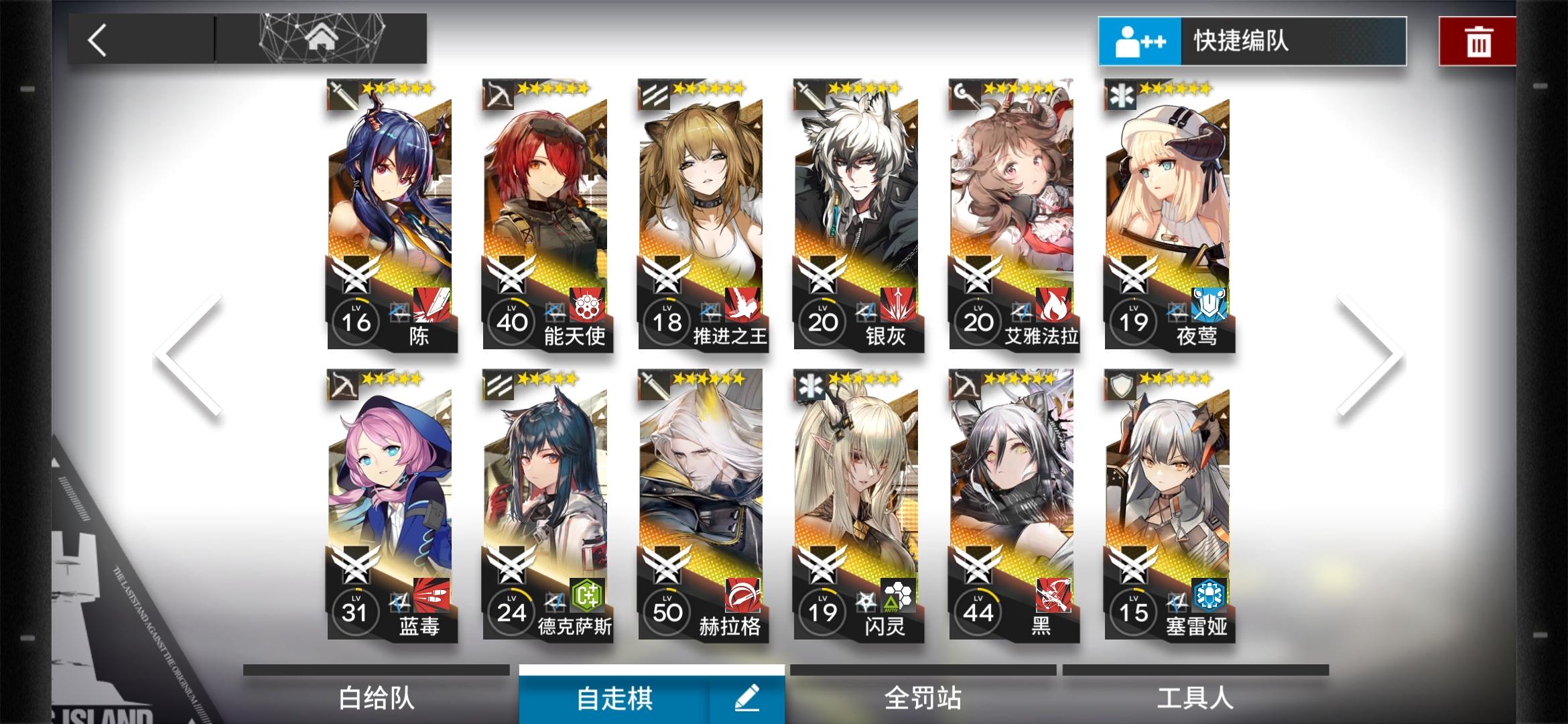
Task: Select the 蓝毒 operator card
Action: tap(391, 506)
